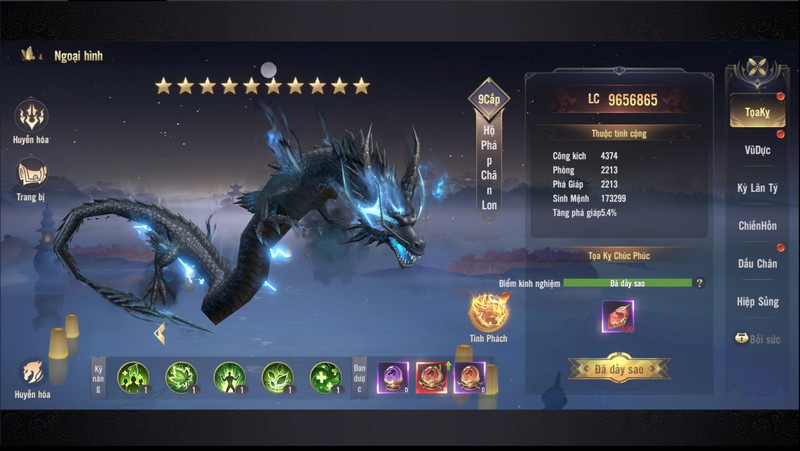Select the green cross-plus healing skill

[x=326, y=377]
